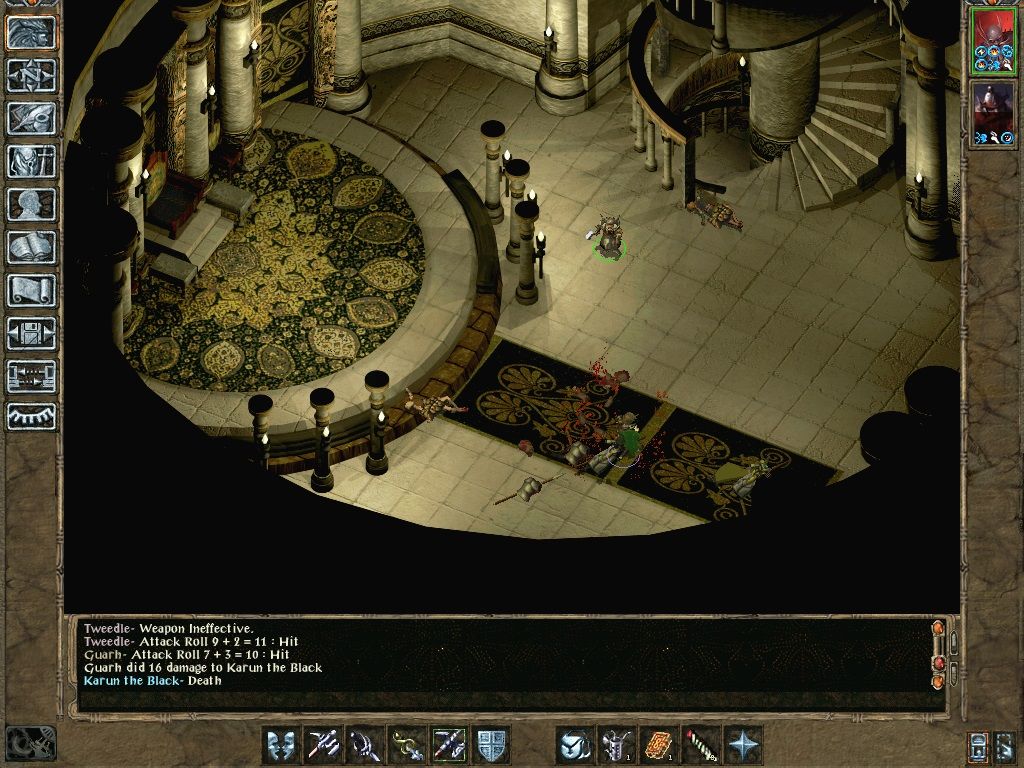The image size is (1024, 768).
Task: Open the mage spellbook with the open-book button
Action: tap(30, 247)
